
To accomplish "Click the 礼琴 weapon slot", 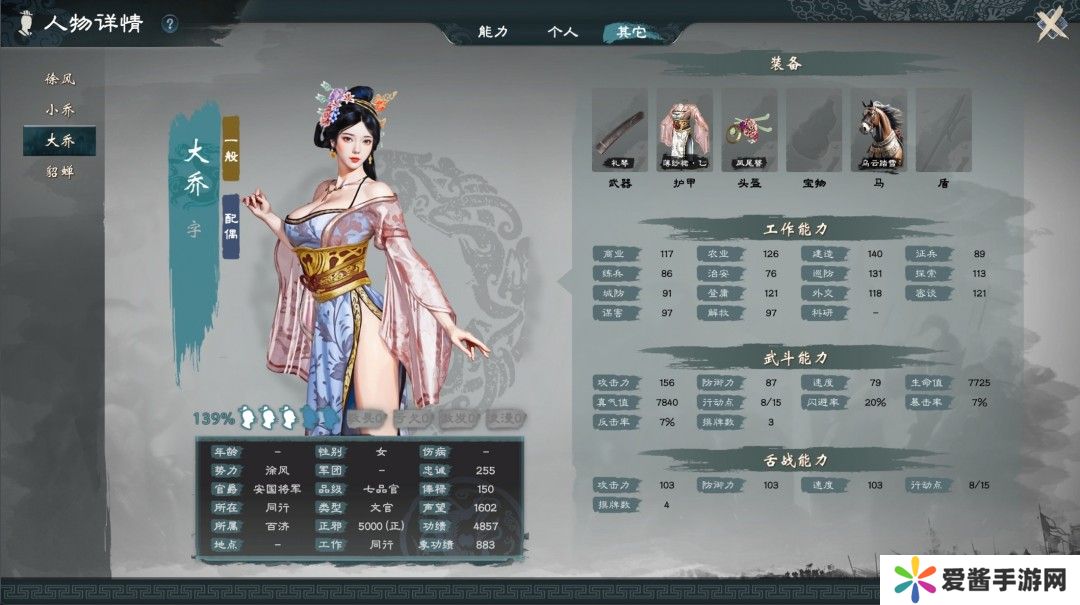I will tap(620, 130).
